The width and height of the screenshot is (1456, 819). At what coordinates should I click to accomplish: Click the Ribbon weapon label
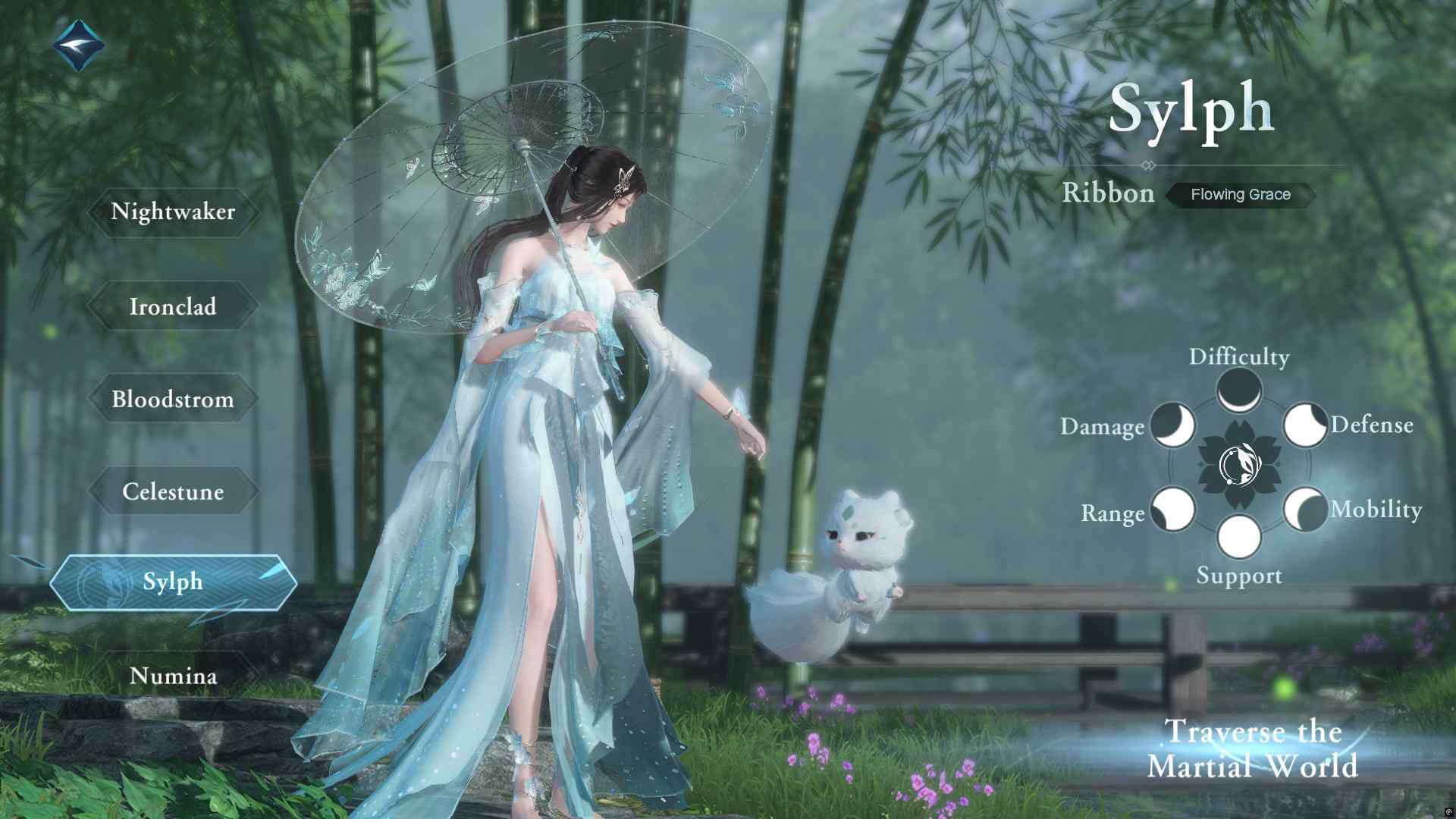[1109, 193]
